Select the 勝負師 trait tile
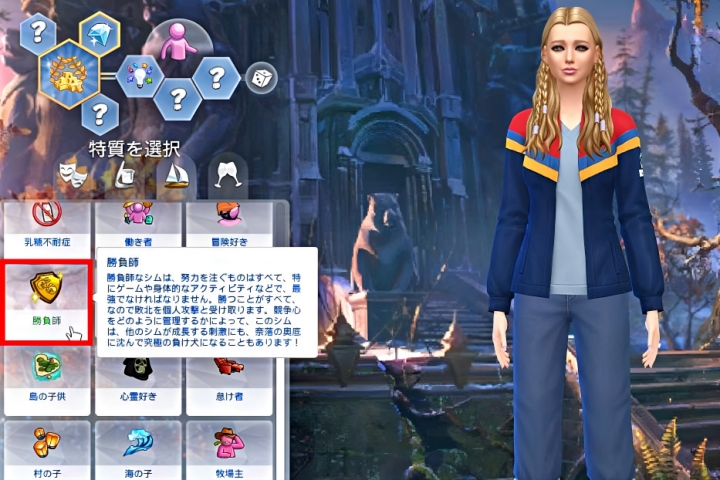The height and width of the screenshot is (480, 720). (47, 302)
